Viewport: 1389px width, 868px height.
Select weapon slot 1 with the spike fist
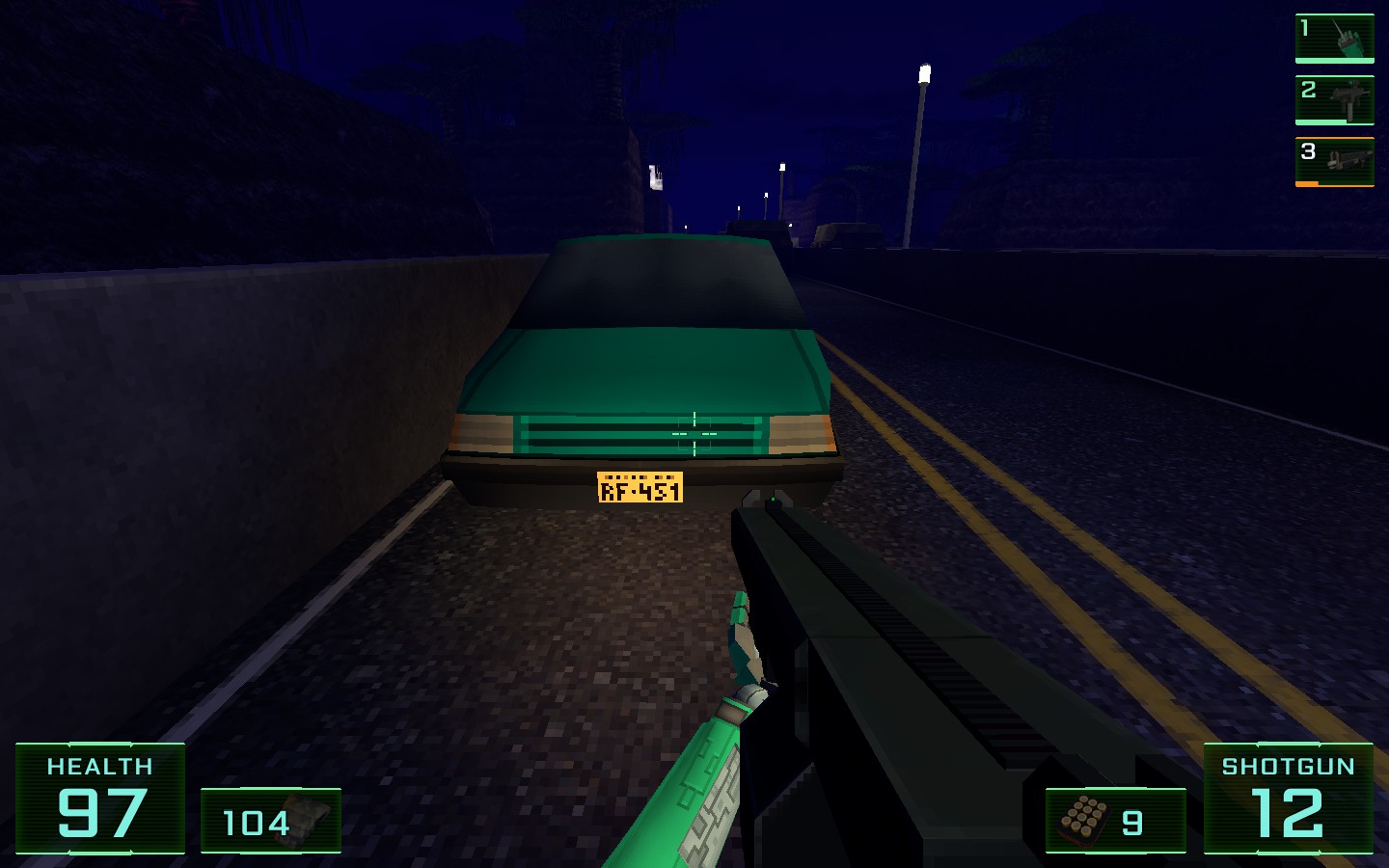point(1334,39)
